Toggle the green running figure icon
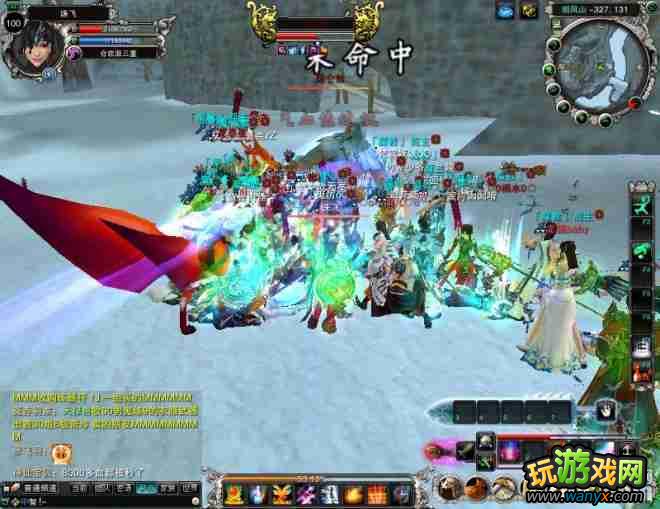 click(639, 207)
